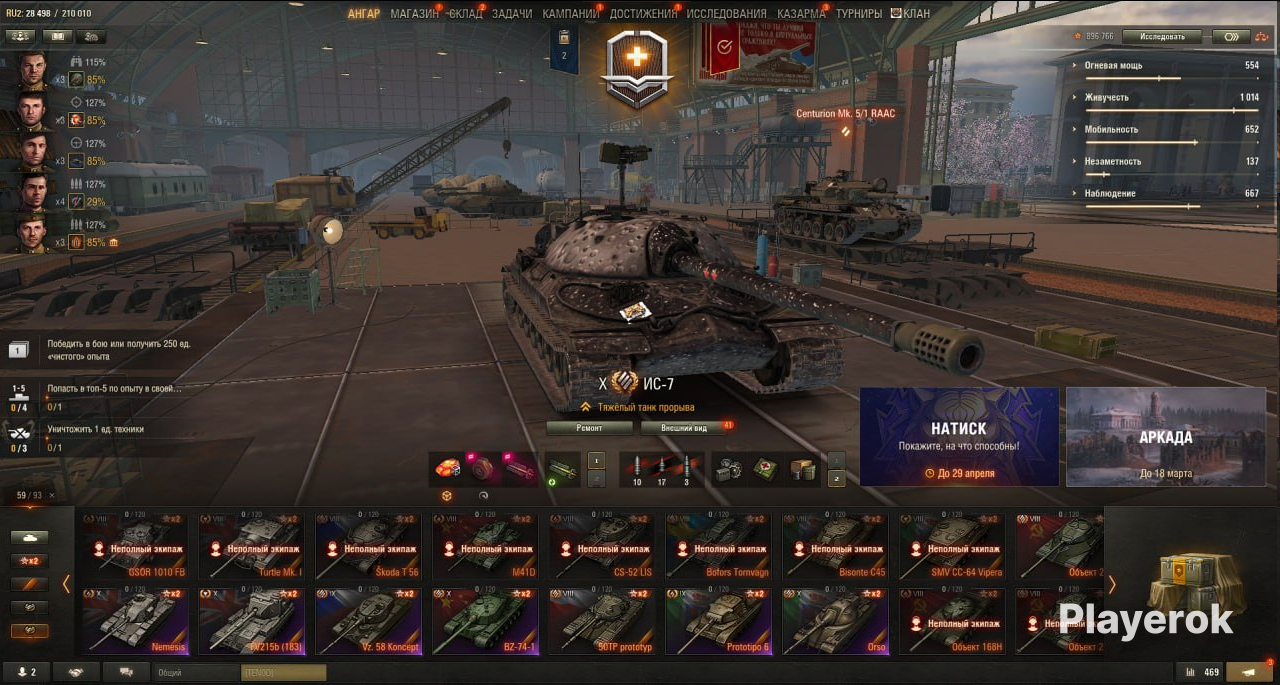Screen dimensions: 1280x685
Task: Click the Ремонт button
Action: pos(589,428)
